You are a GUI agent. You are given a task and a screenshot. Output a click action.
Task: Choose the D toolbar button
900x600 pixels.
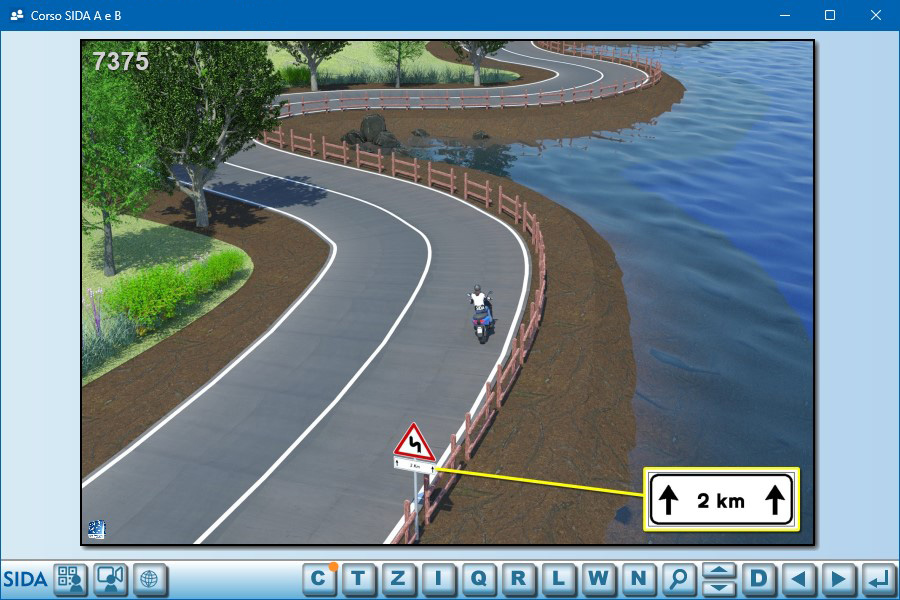tap(759, 578)
